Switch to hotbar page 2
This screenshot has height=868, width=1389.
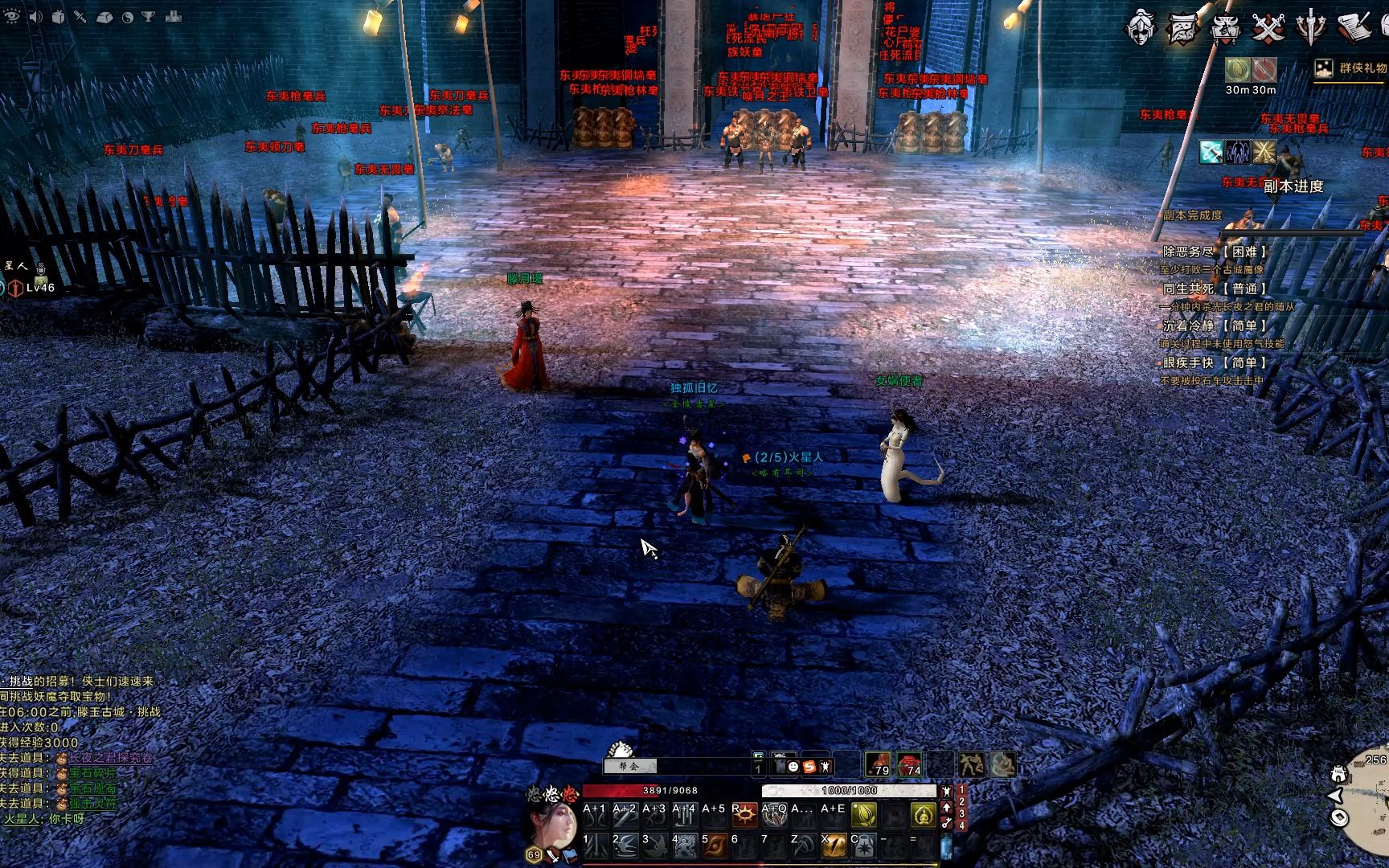point(961,802)
